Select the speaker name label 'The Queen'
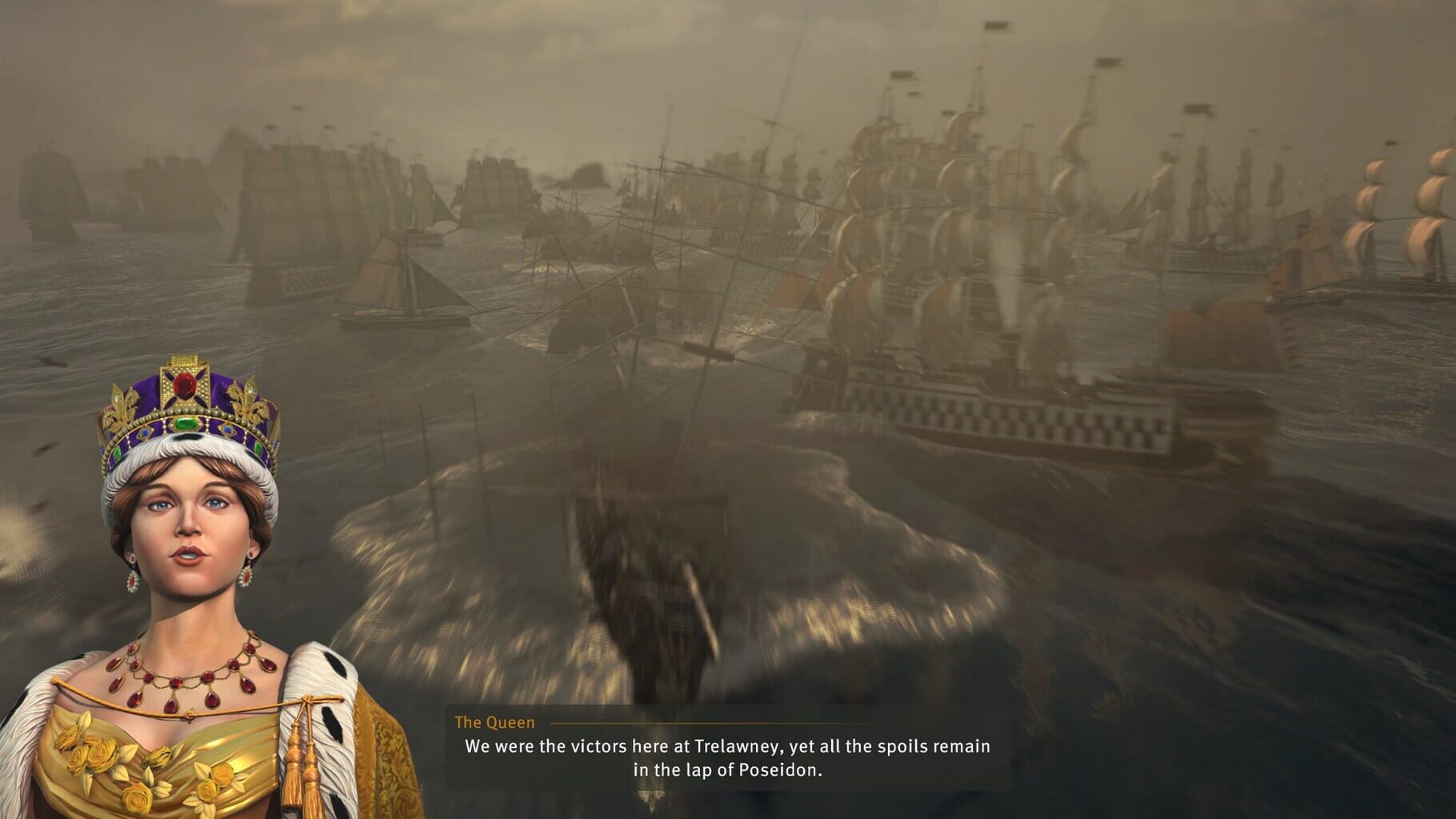This screenshot has width=1456, height=819. (494, 721)
